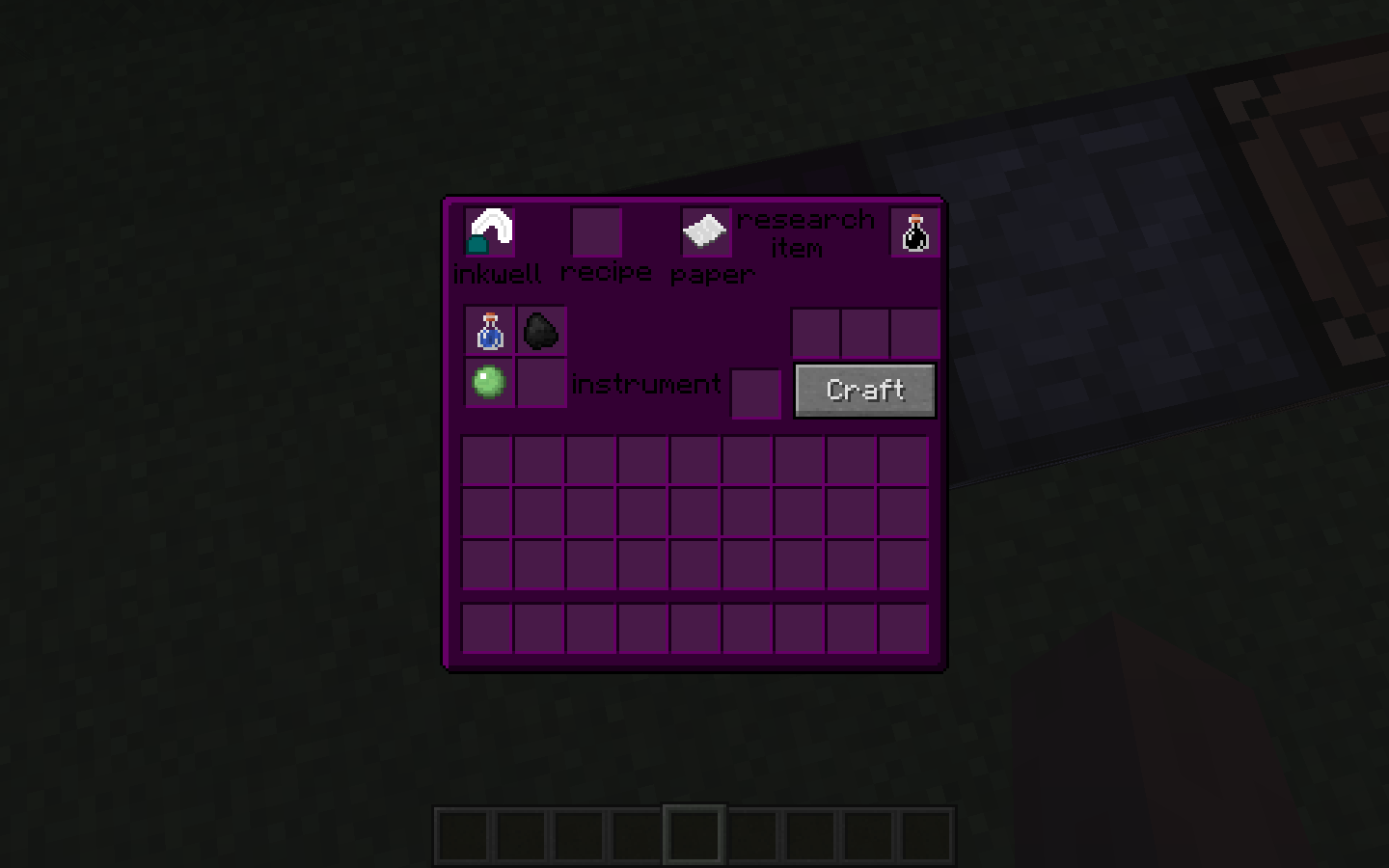Image resolution: width=1389 pixels, height=868 pixels.
Task: Select the leftmost output slot beside Craft
Action: [x=815, y=333]
